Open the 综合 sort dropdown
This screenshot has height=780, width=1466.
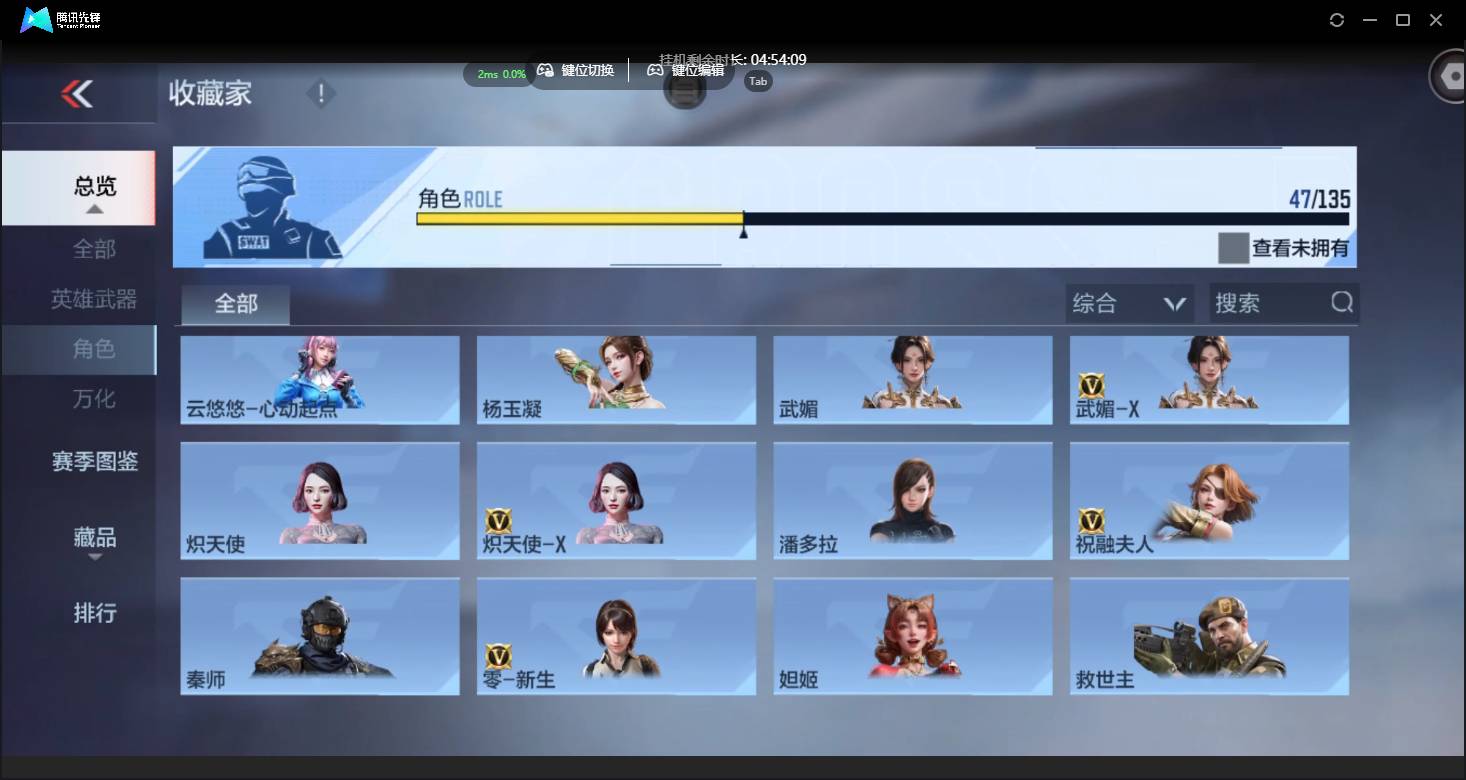click(1128, 303)
